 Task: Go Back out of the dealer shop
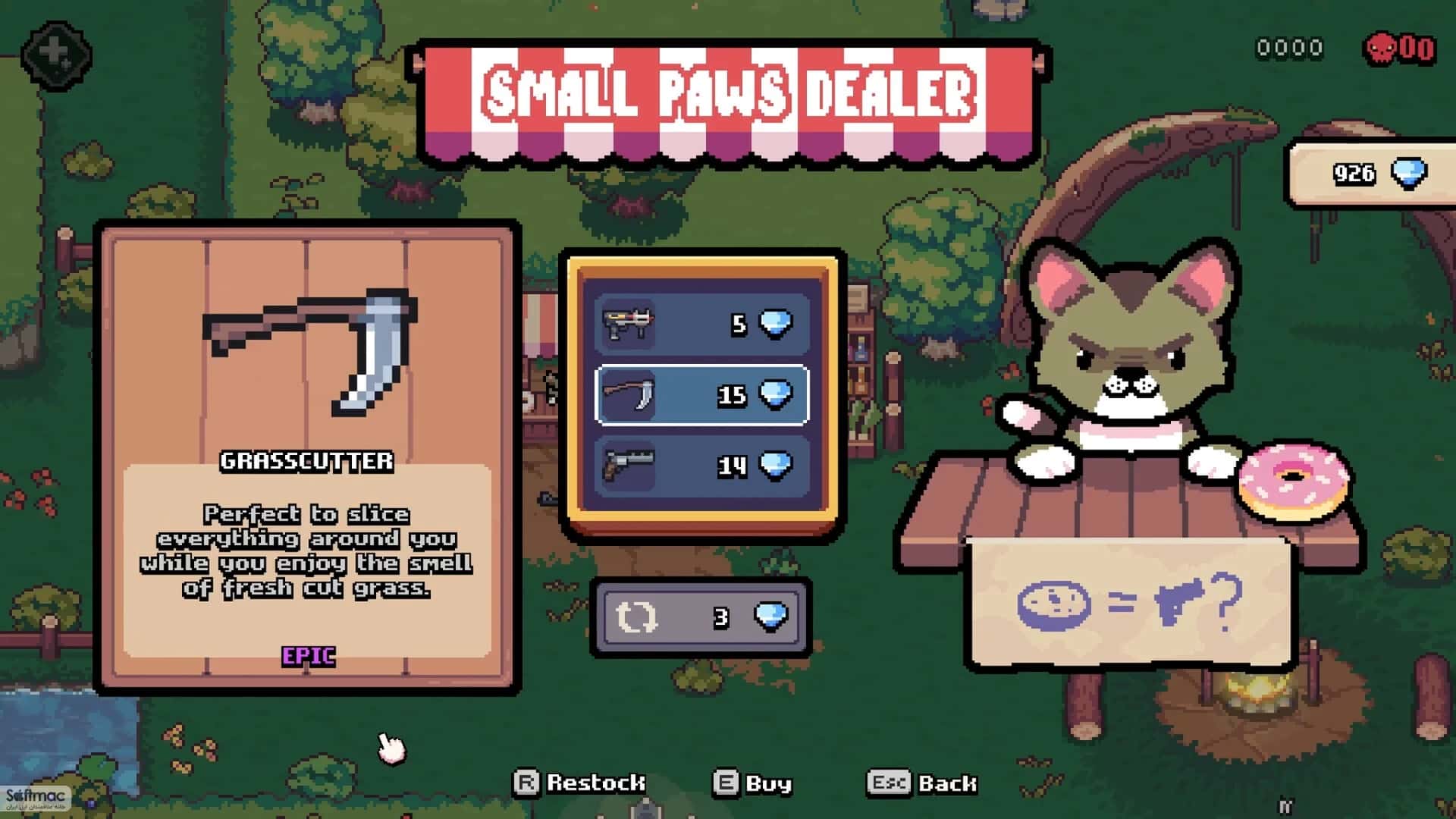[922, 783]
